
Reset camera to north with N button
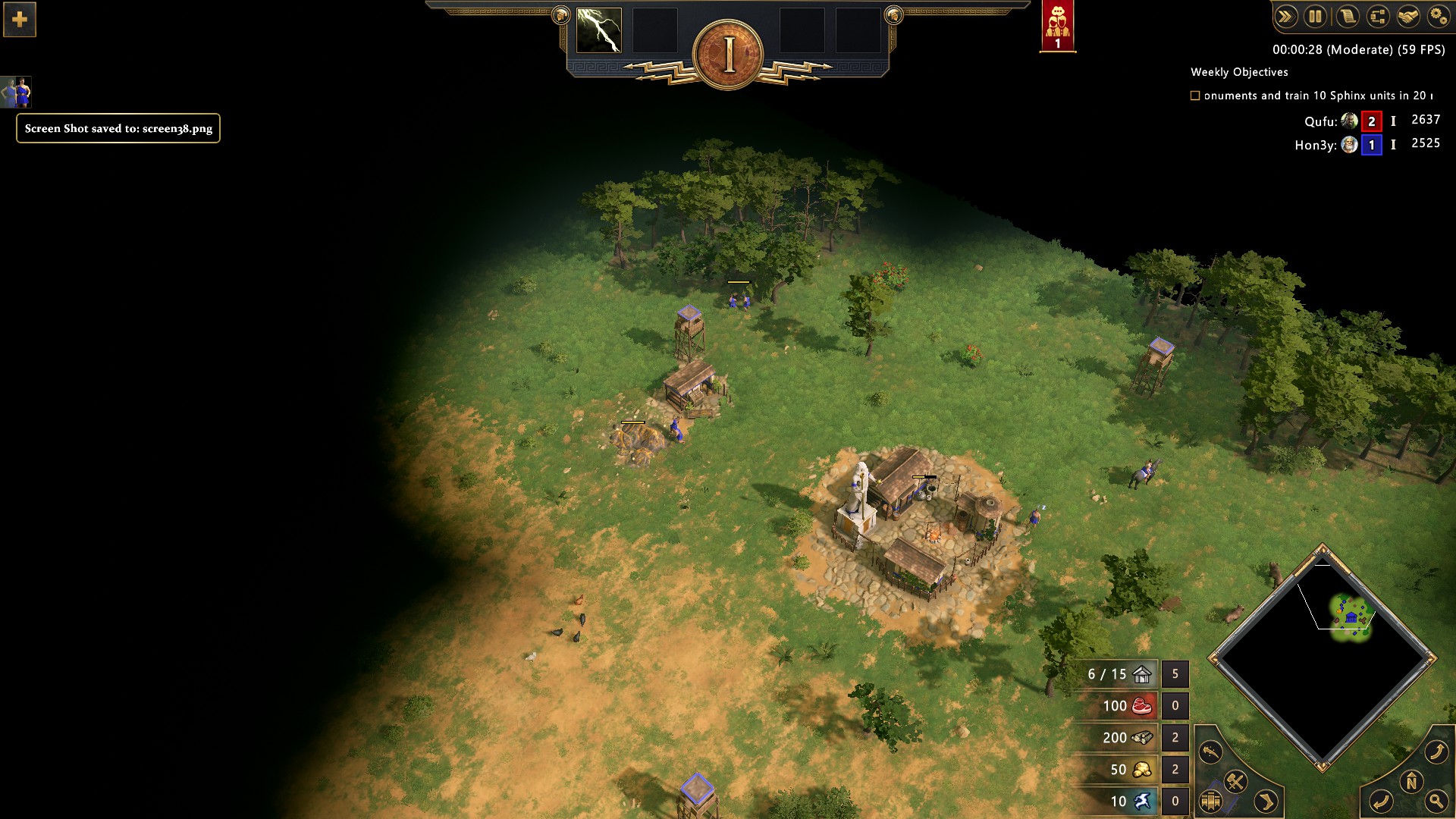click(1411, 782)
